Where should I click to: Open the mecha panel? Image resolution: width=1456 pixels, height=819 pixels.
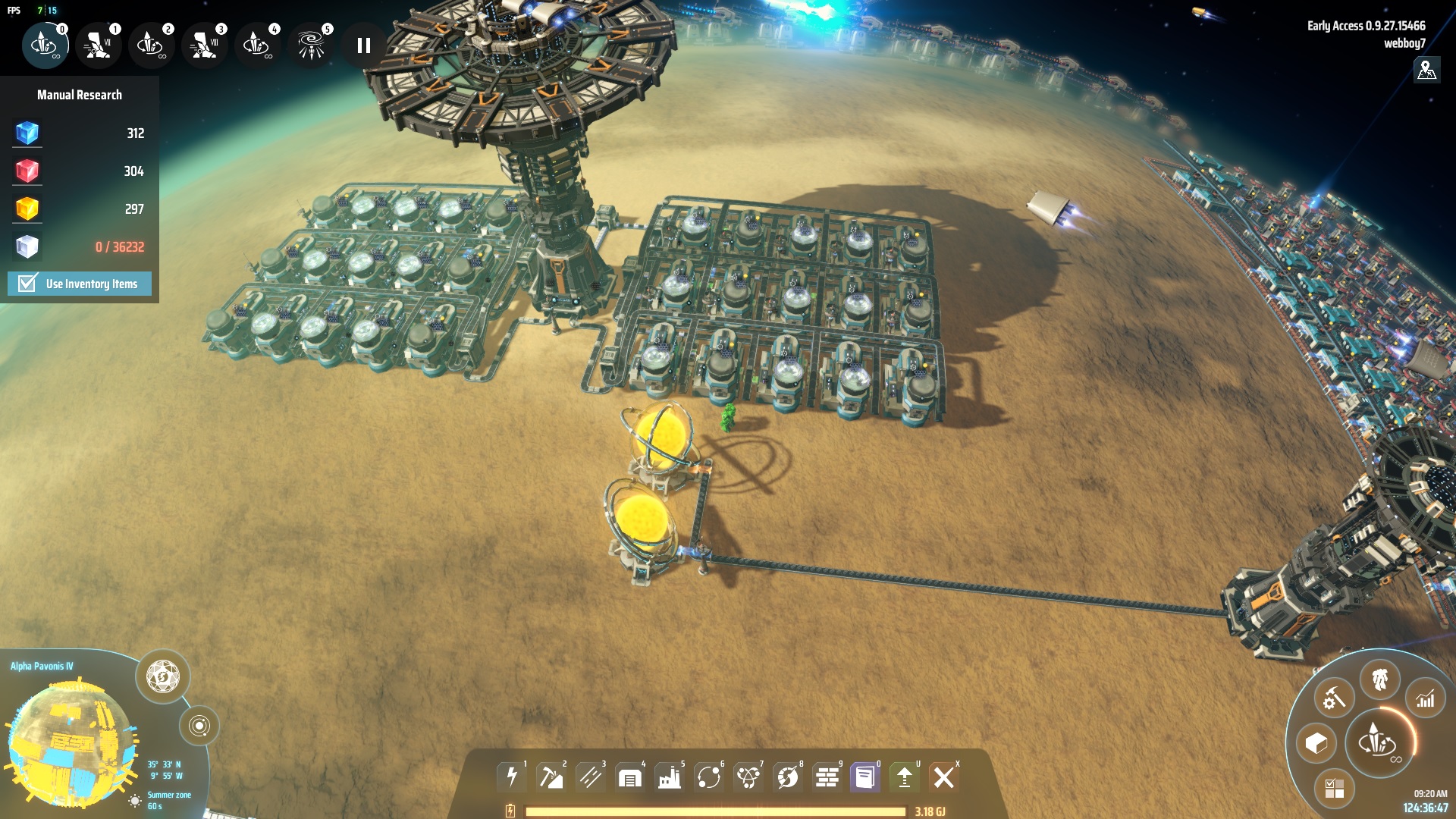click(1379, 679)
